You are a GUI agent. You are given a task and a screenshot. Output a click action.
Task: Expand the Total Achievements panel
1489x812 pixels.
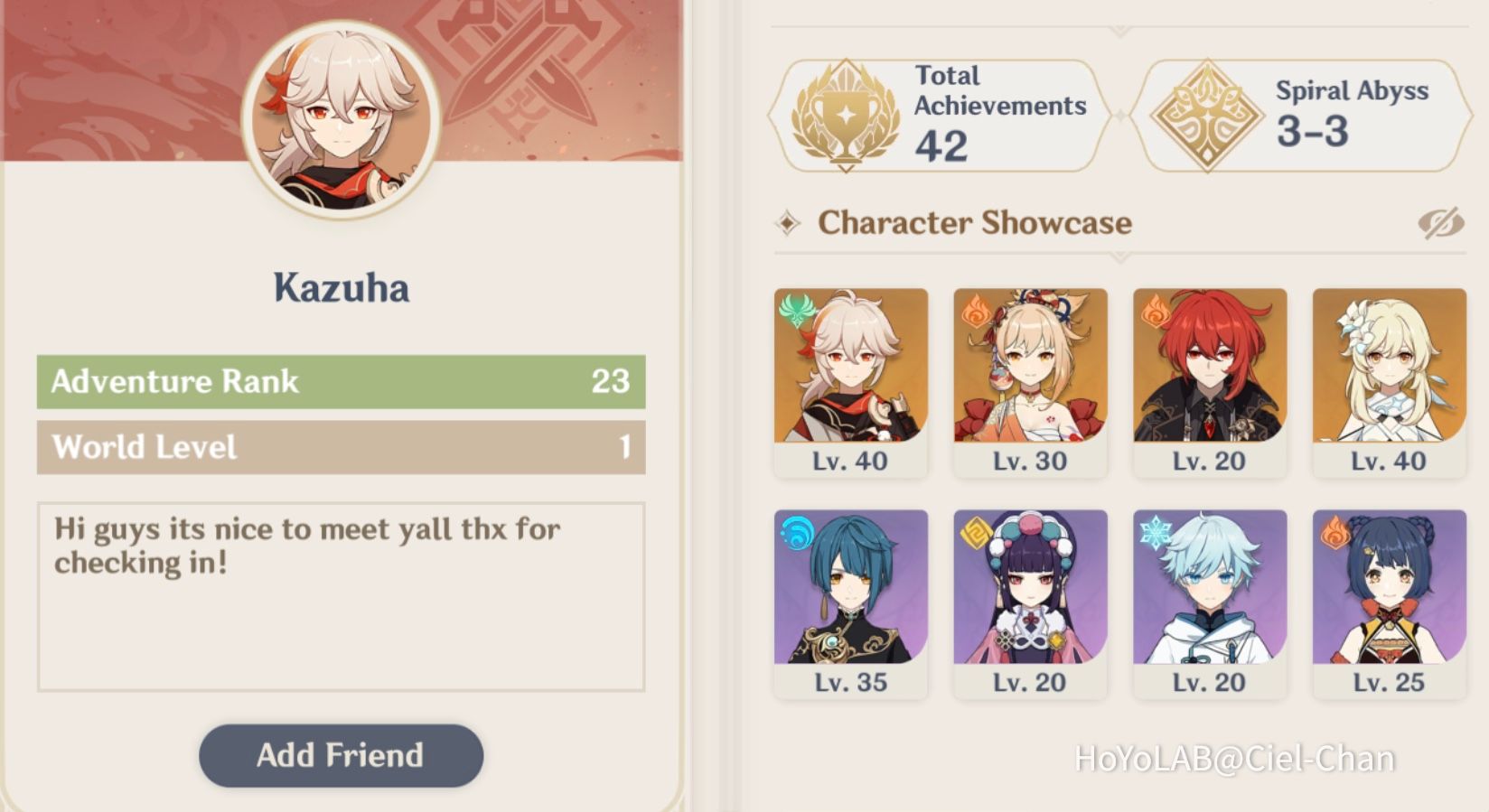pyautogui.click(x=940, y=113)
